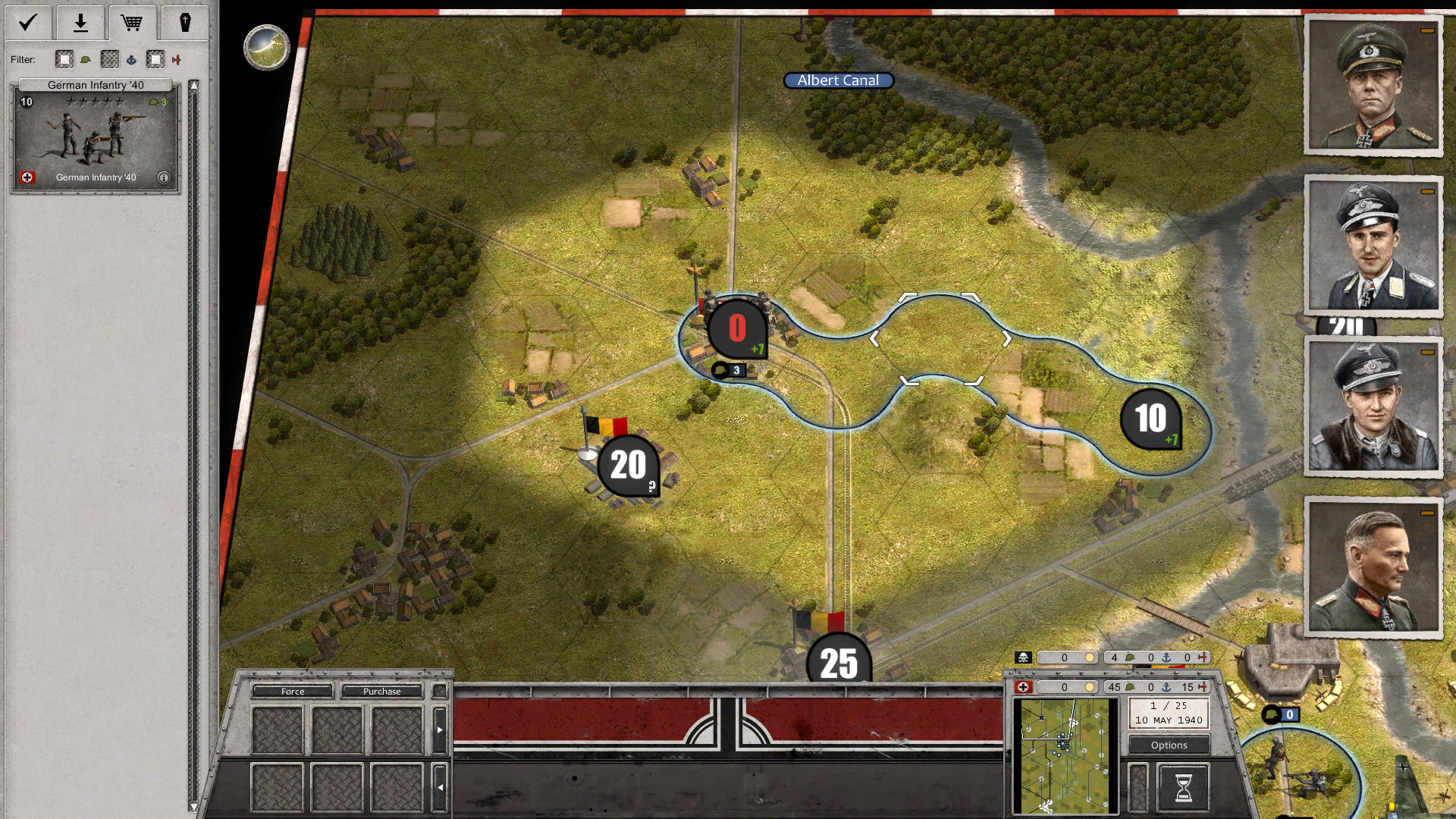1456x819 pixels.
Task: Switch to the Purchase tab
Action: coord(382,692)
